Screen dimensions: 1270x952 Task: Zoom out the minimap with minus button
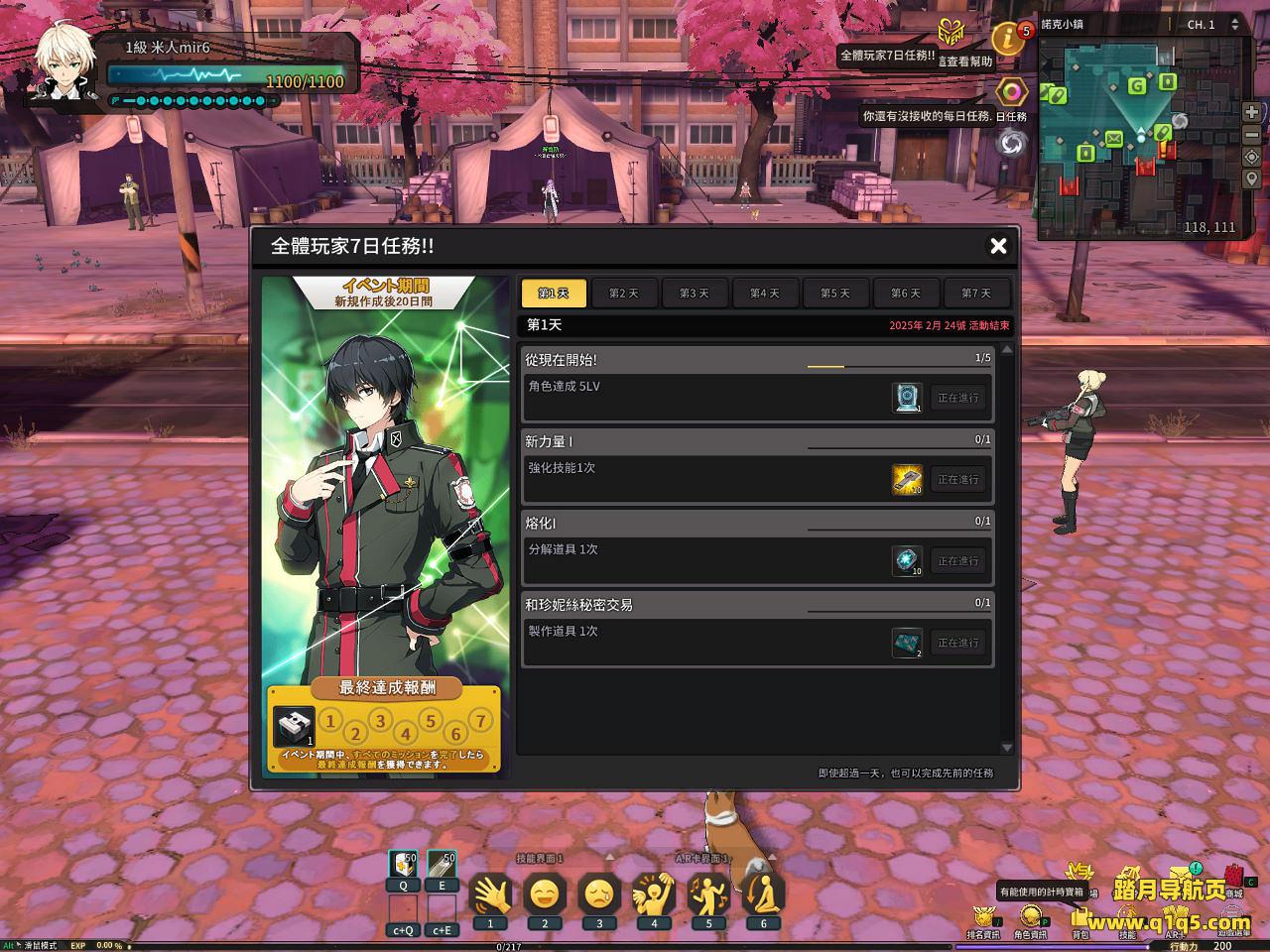[x=1252, y=135]
